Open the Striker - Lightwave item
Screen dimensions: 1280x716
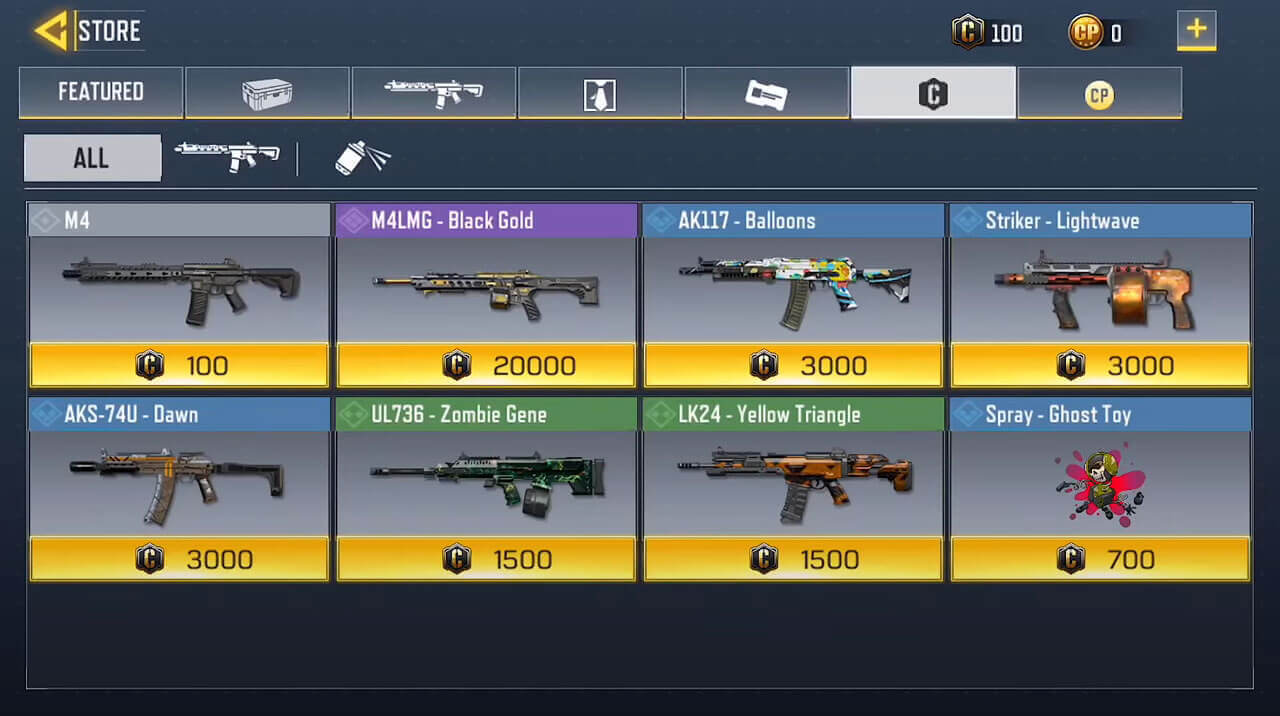click(x=1100, y=295)
